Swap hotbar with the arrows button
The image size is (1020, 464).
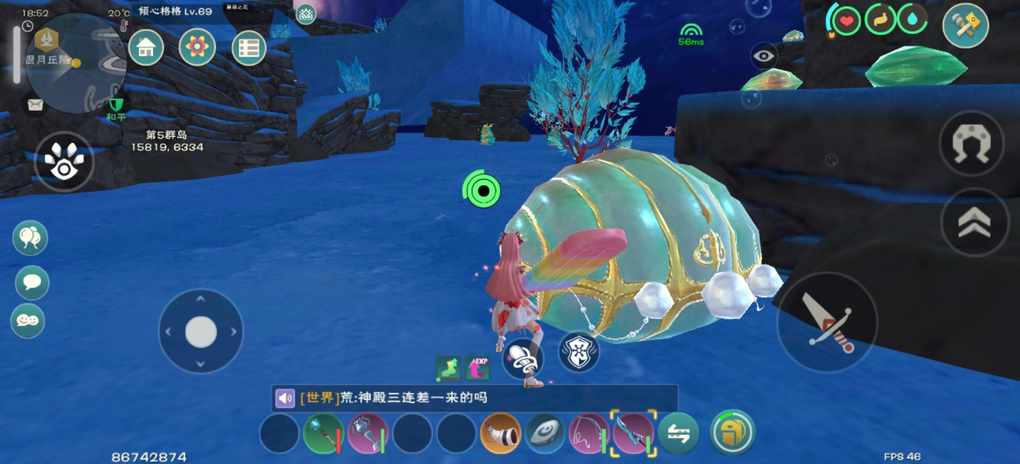(679, 433)
